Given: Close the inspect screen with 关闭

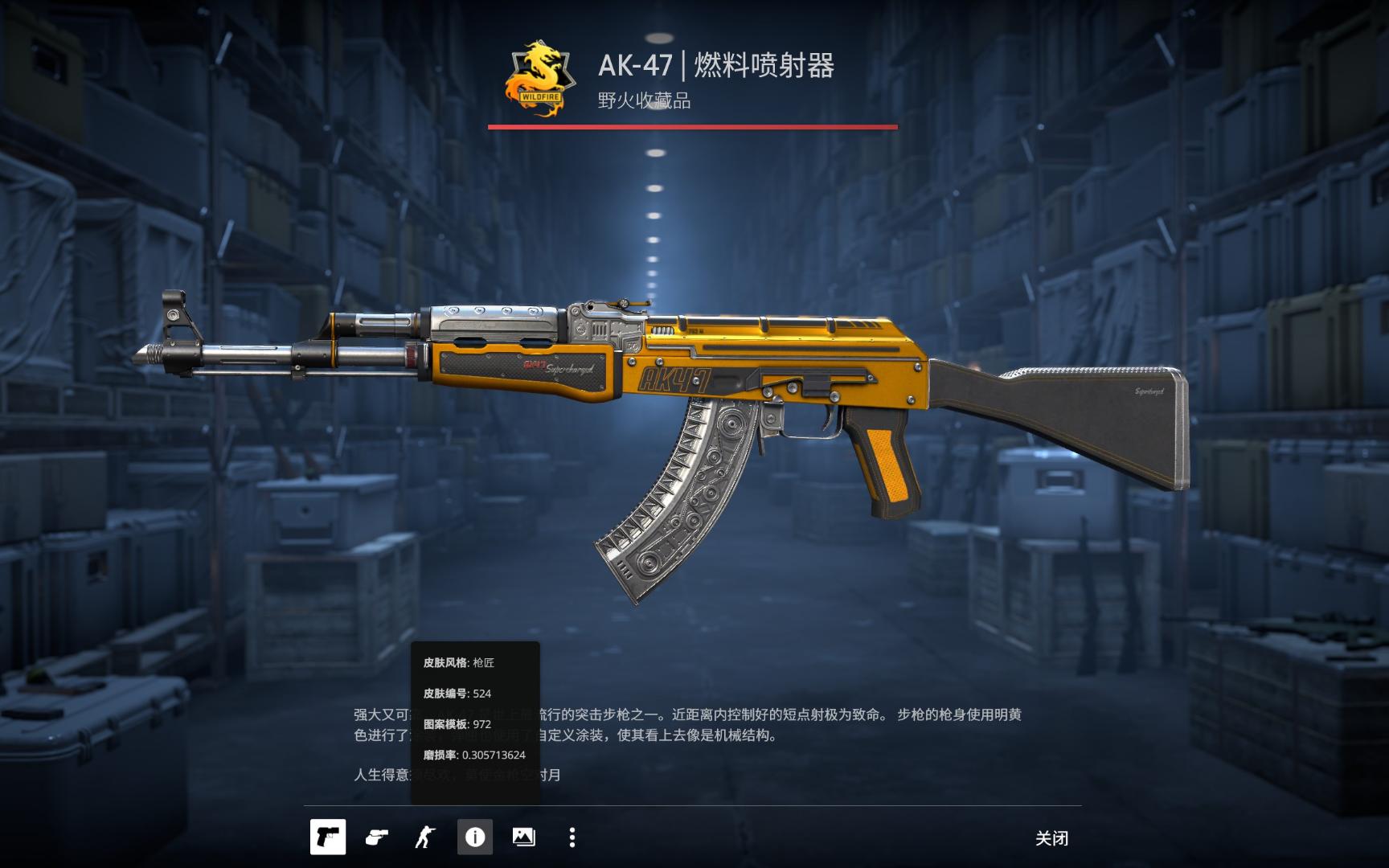Looking at the screenshot, I should pos(1051,838).
